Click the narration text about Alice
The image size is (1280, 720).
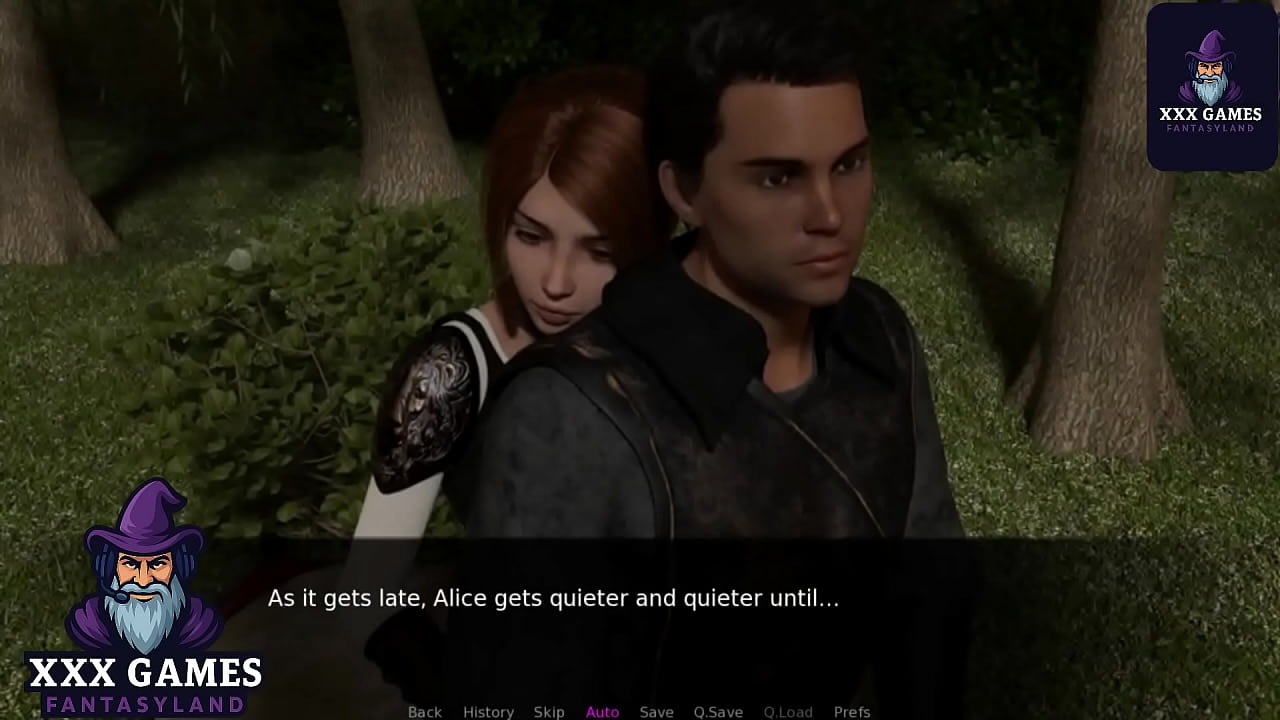[553, 598]
